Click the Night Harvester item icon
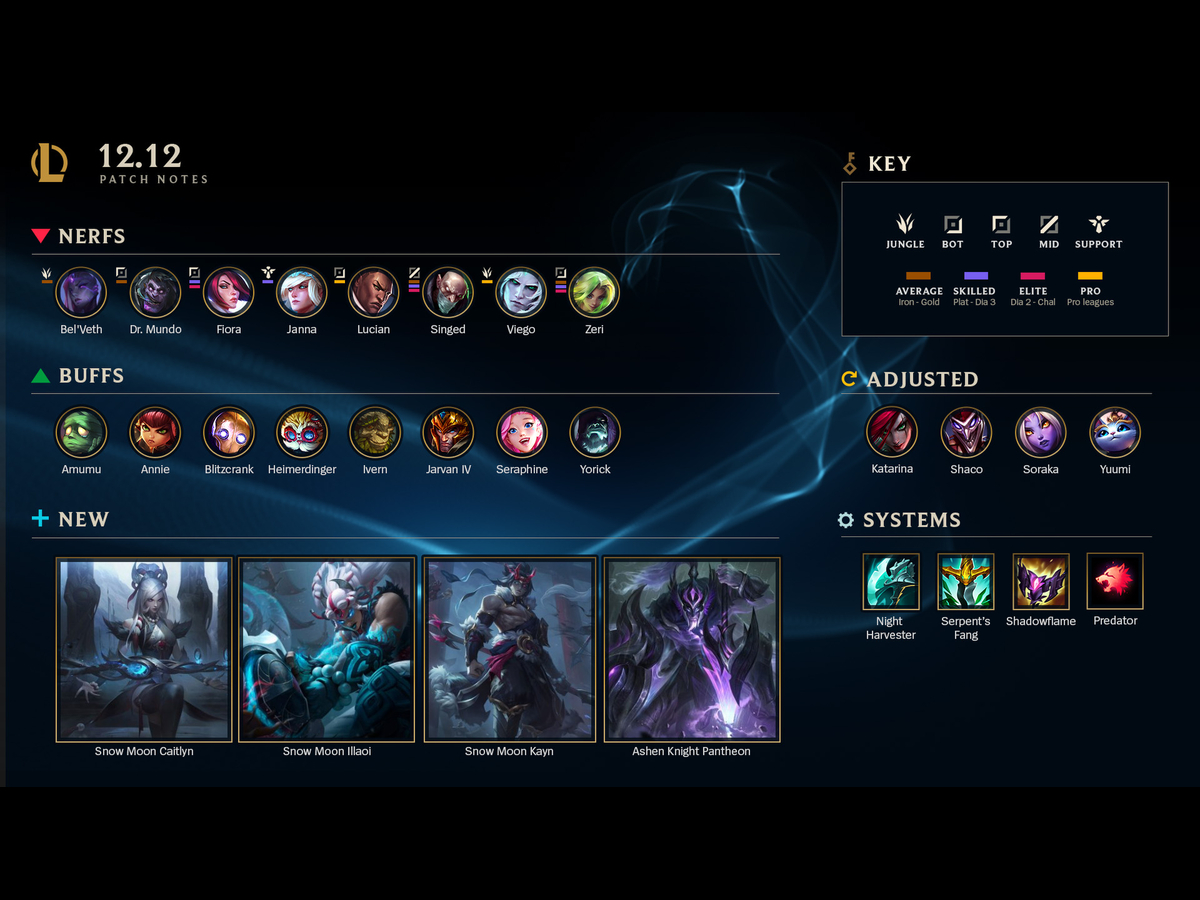The image size is (1200, 900). [891, 581]
